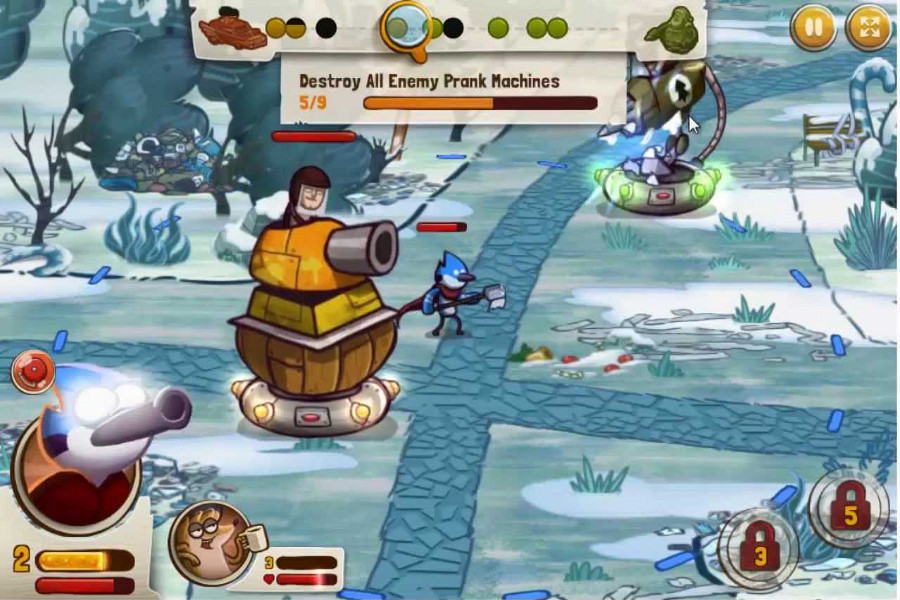The image size is (900, 600).
Task: Pause the game with the pause button
Action: pyautogui.click(x=812, y=28)
